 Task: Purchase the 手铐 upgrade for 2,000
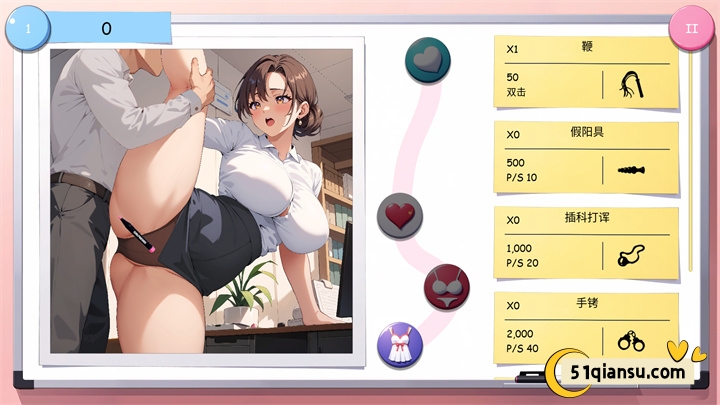coord(585,325)
